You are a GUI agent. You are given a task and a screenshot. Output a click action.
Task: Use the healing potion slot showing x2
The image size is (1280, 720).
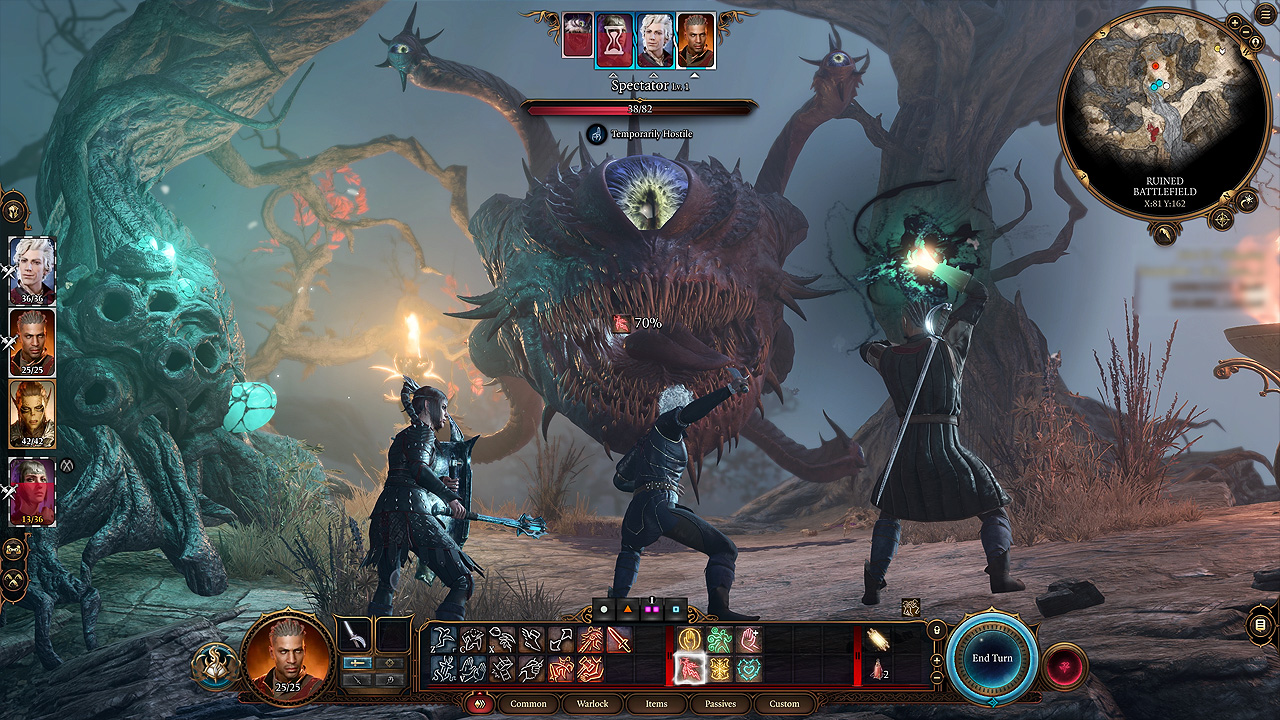879,671
